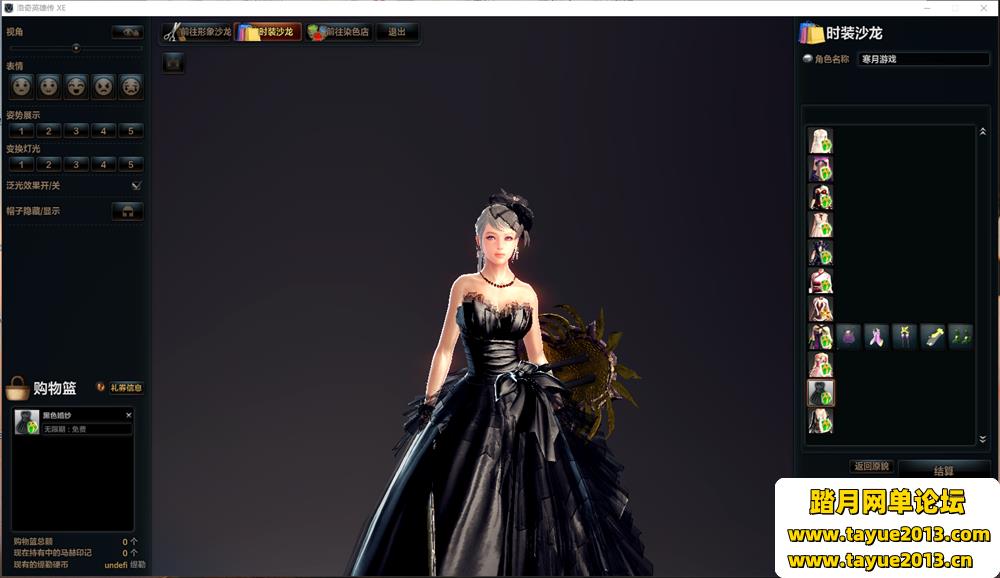Screen dimensions: 1000x578
Task: Open the 前往染色店 dye shop
Action: pyautogui.click(x=340, y=32)
